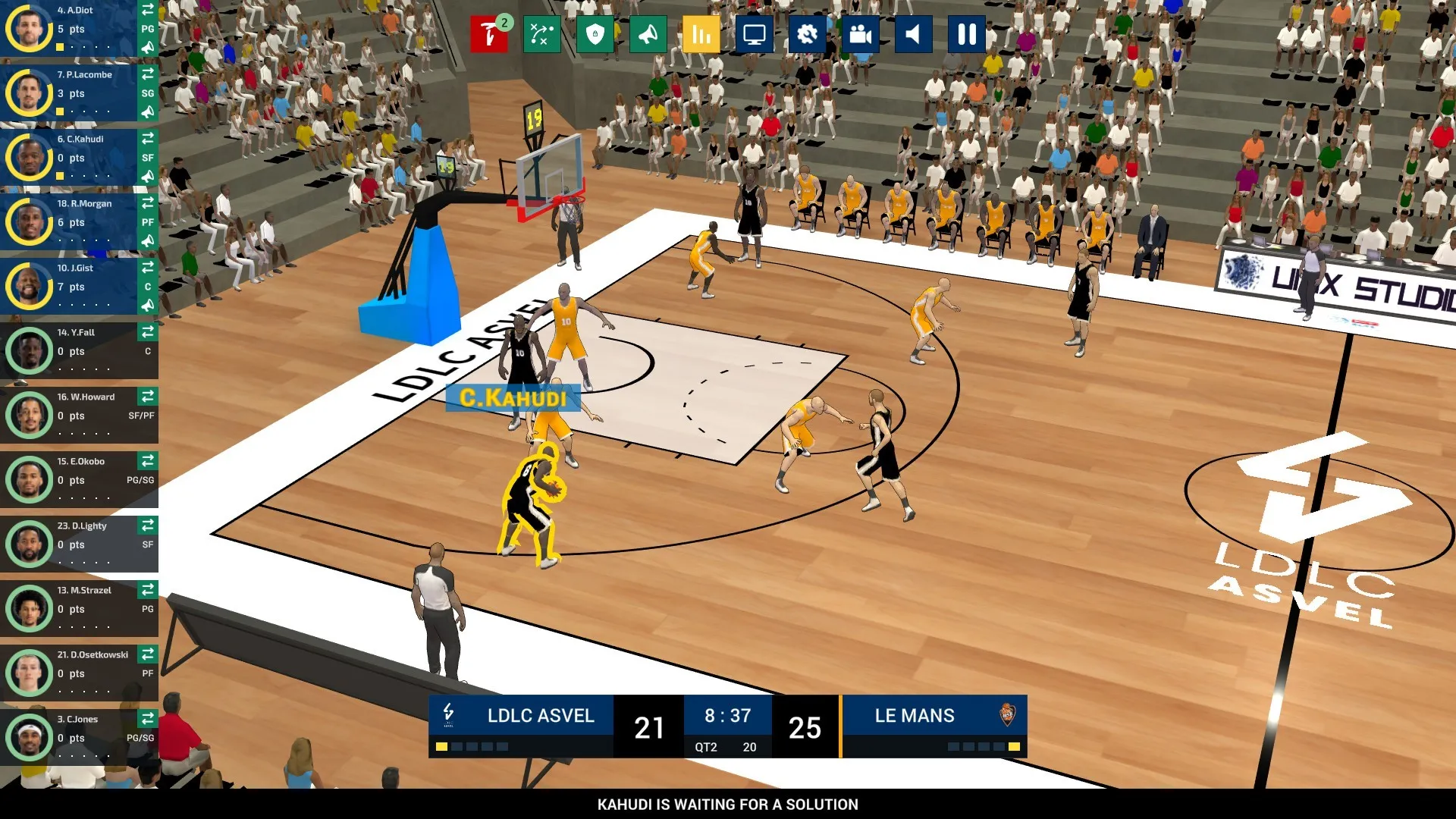The image size is (1456, 819).
Task: Substitute A.Diot using his swap arrows
Action: (x=147, y=11)
